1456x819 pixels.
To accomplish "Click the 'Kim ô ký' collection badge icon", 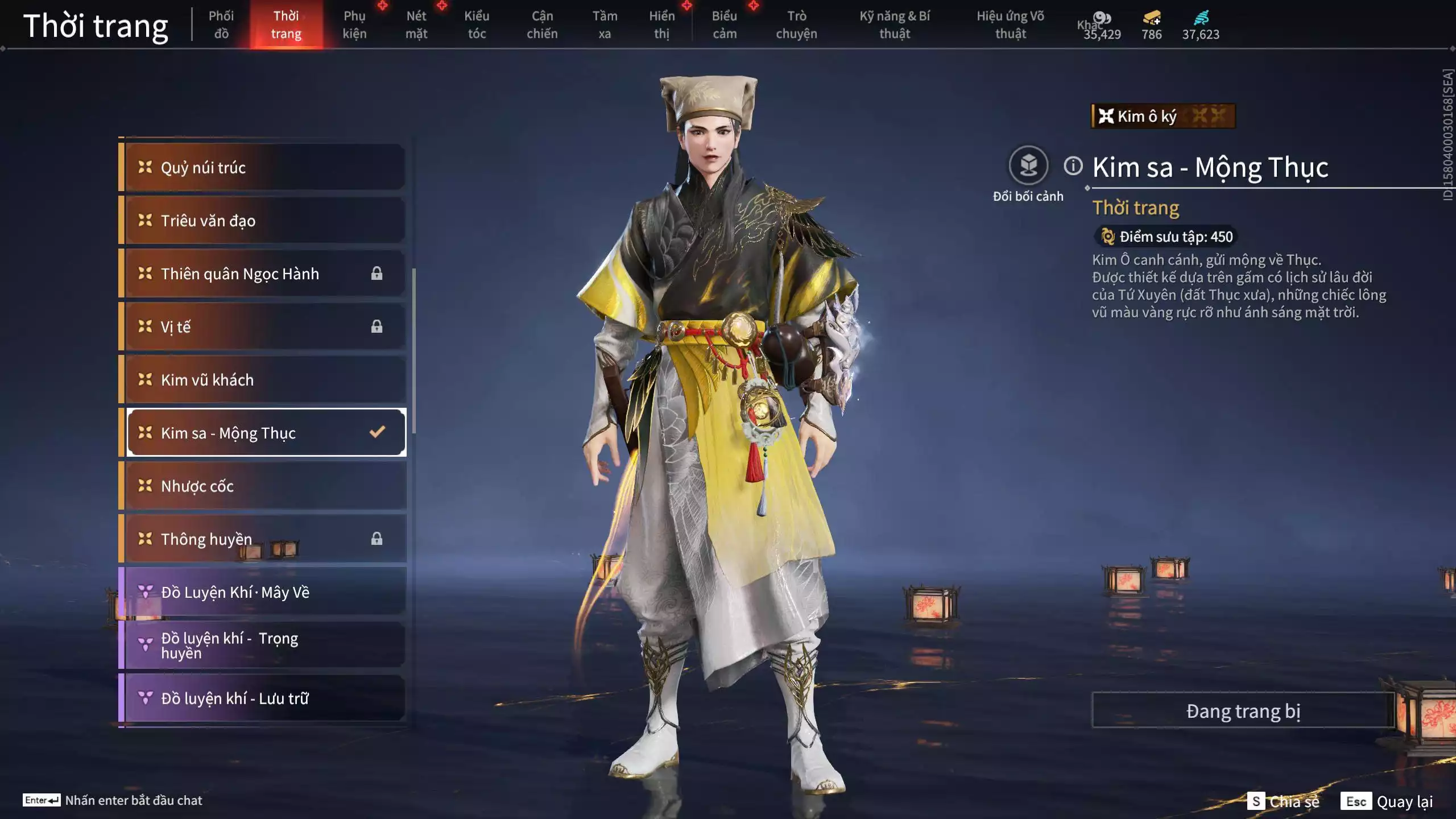I will click(x=1107, y=117).
